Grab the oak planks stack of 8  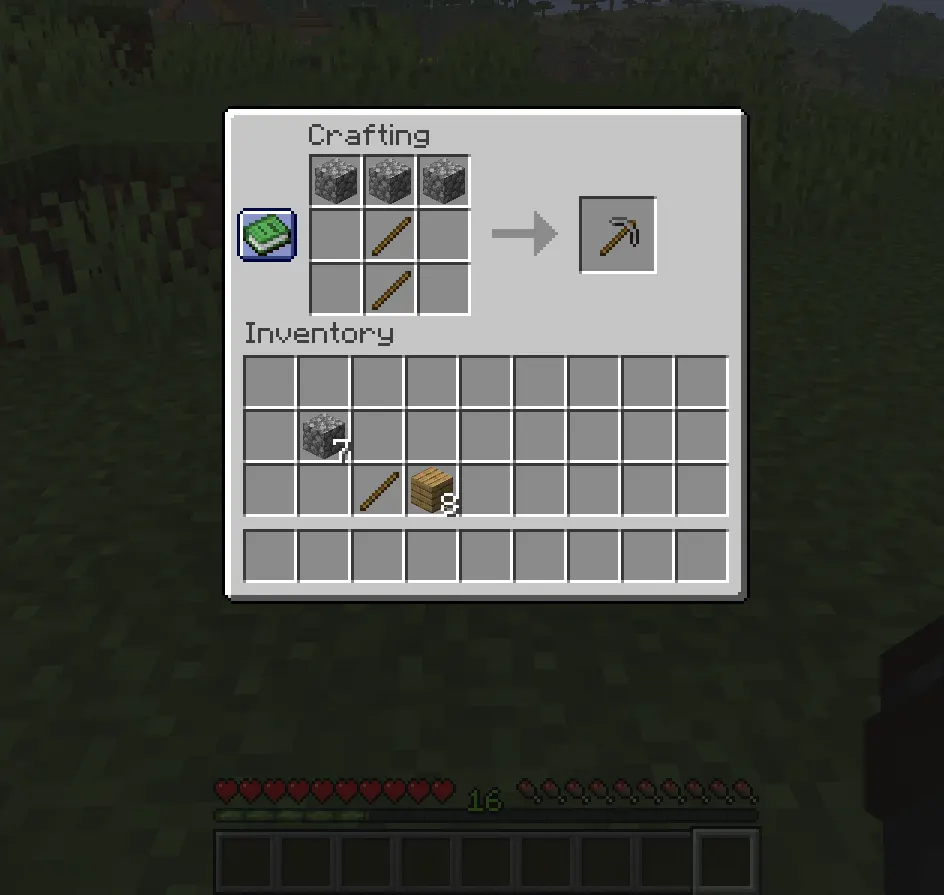tap(432, 491)
